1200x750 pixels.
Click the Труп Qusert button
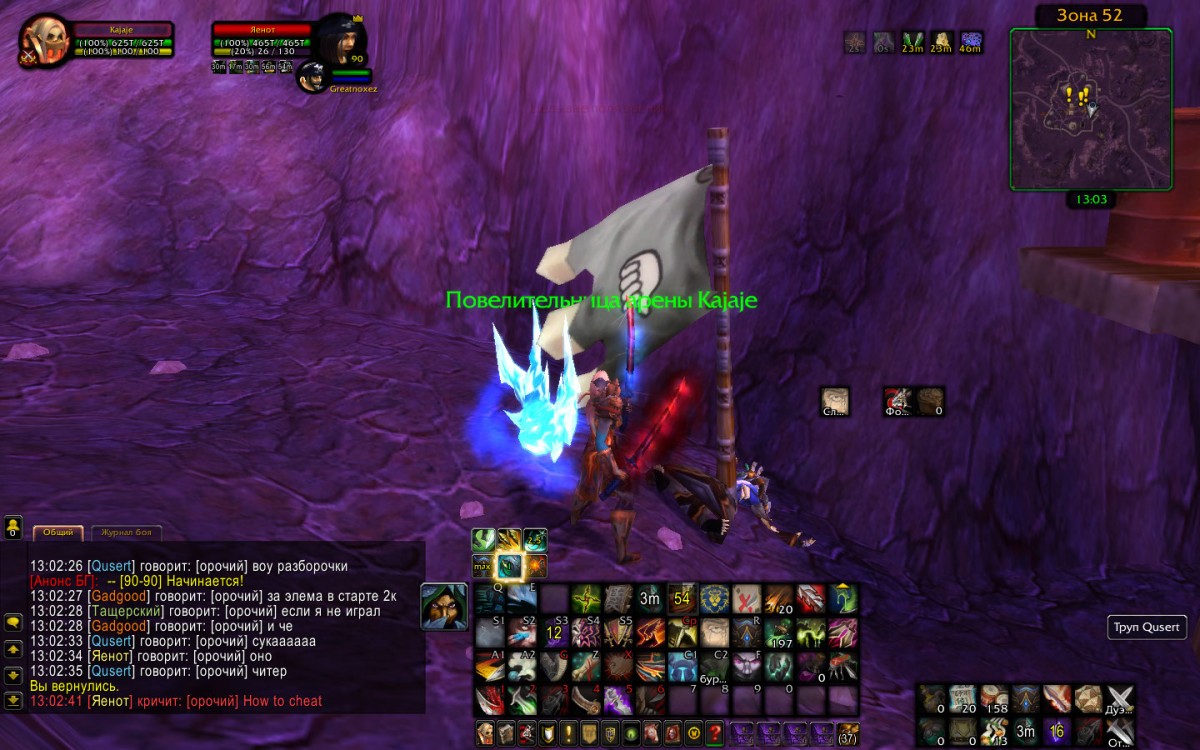[x=1148, y=628]
